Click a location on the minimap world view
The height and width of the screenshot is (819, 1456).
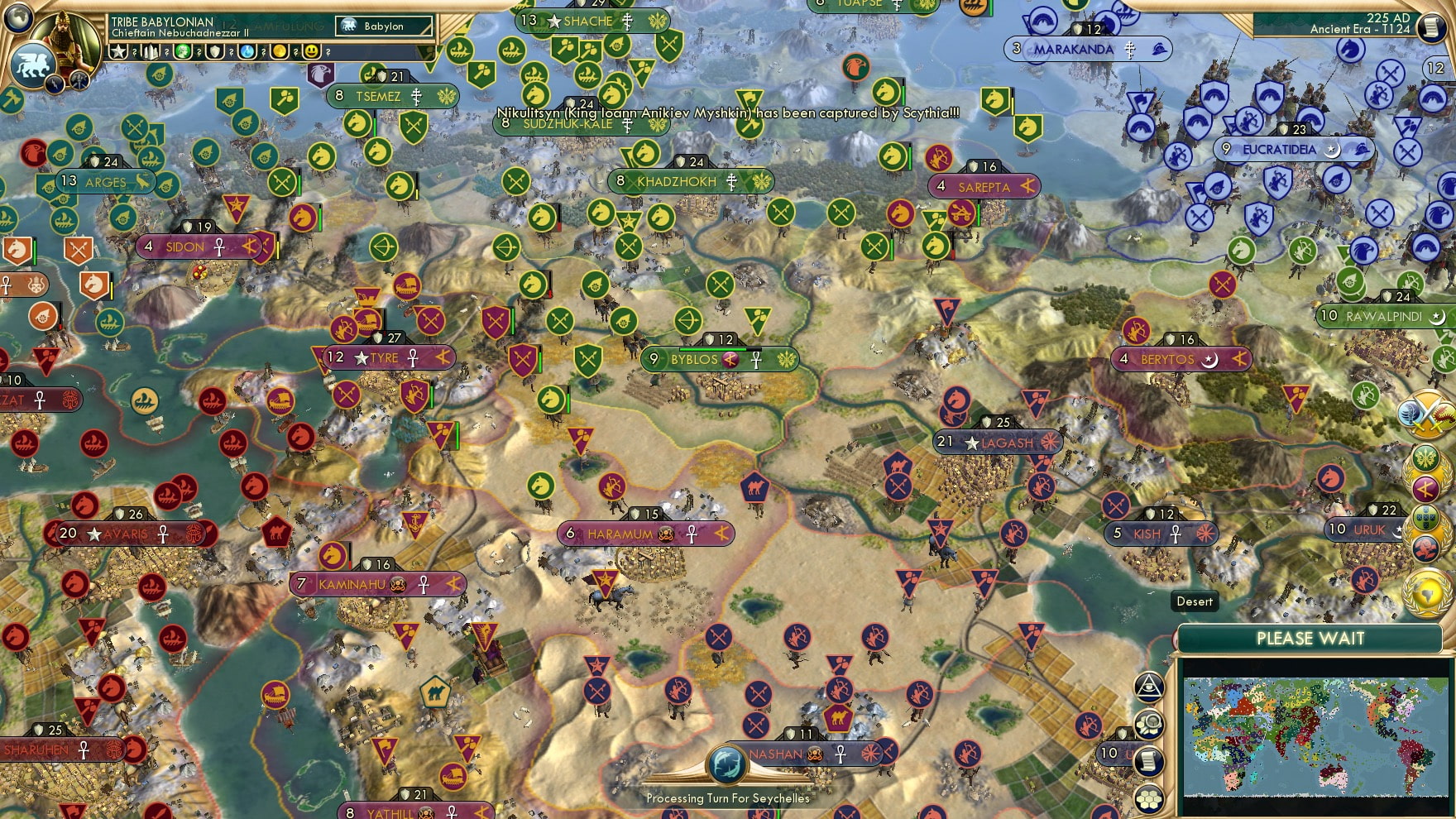coord(1315,736)
